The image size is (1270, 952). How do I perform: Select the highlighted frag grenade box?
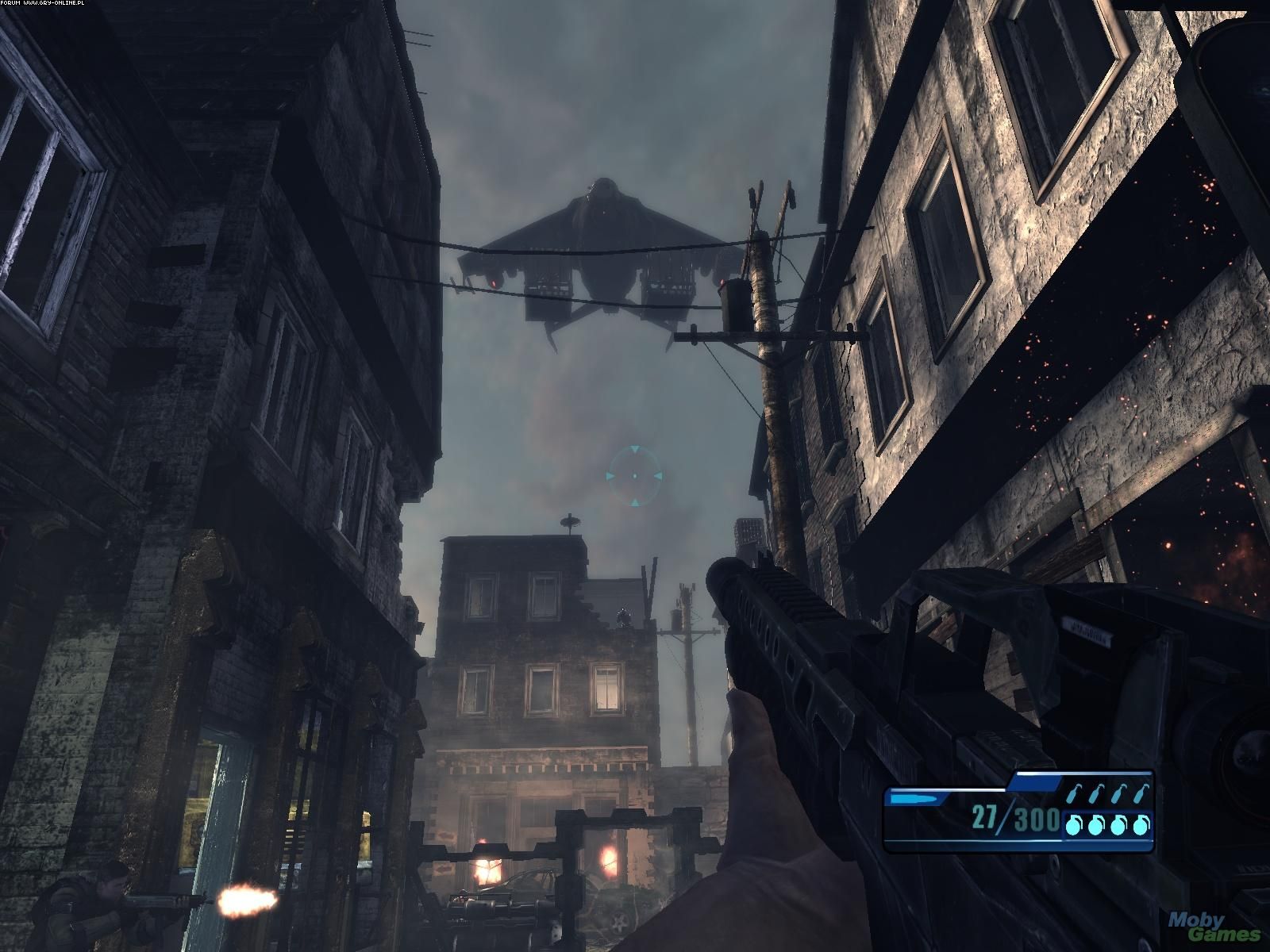[1106, 825]
